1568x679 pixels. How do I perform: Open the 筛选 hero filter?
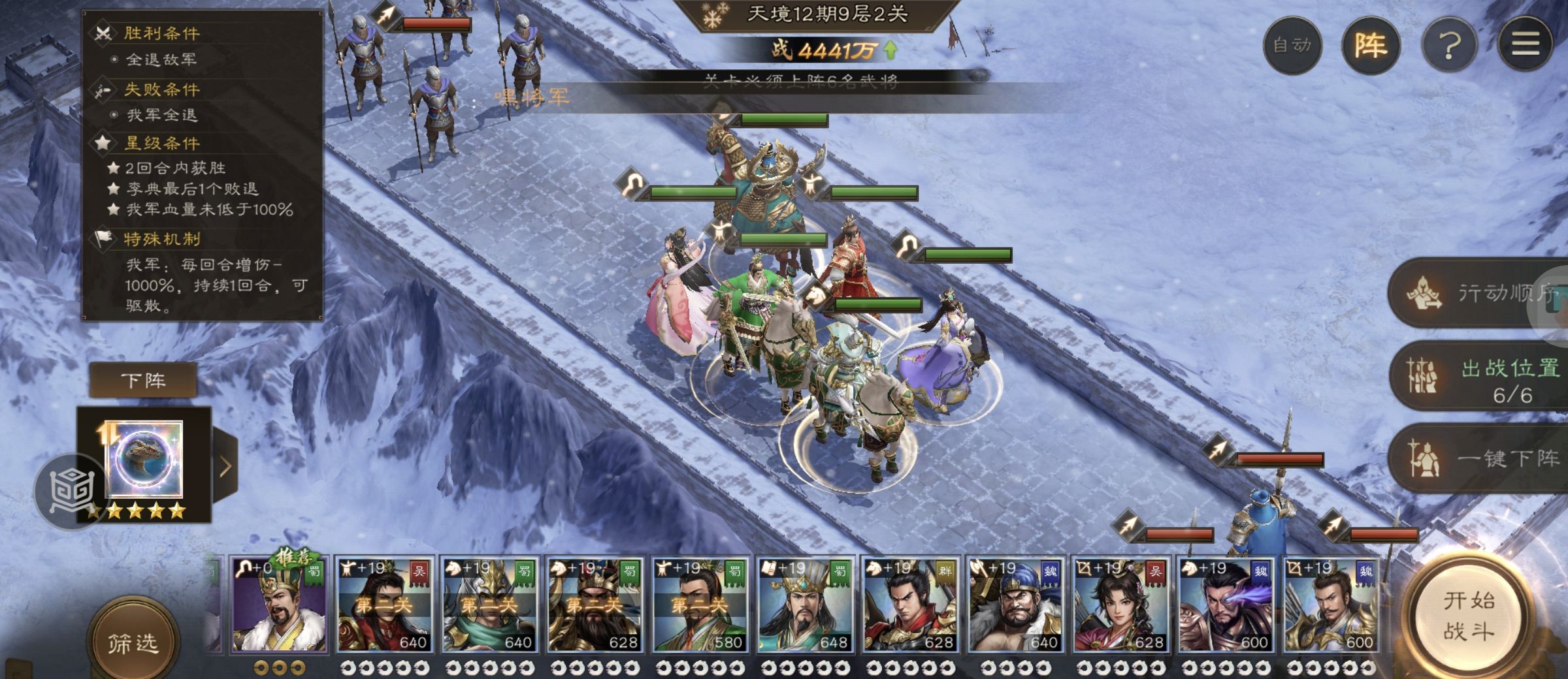pos(133,643)
